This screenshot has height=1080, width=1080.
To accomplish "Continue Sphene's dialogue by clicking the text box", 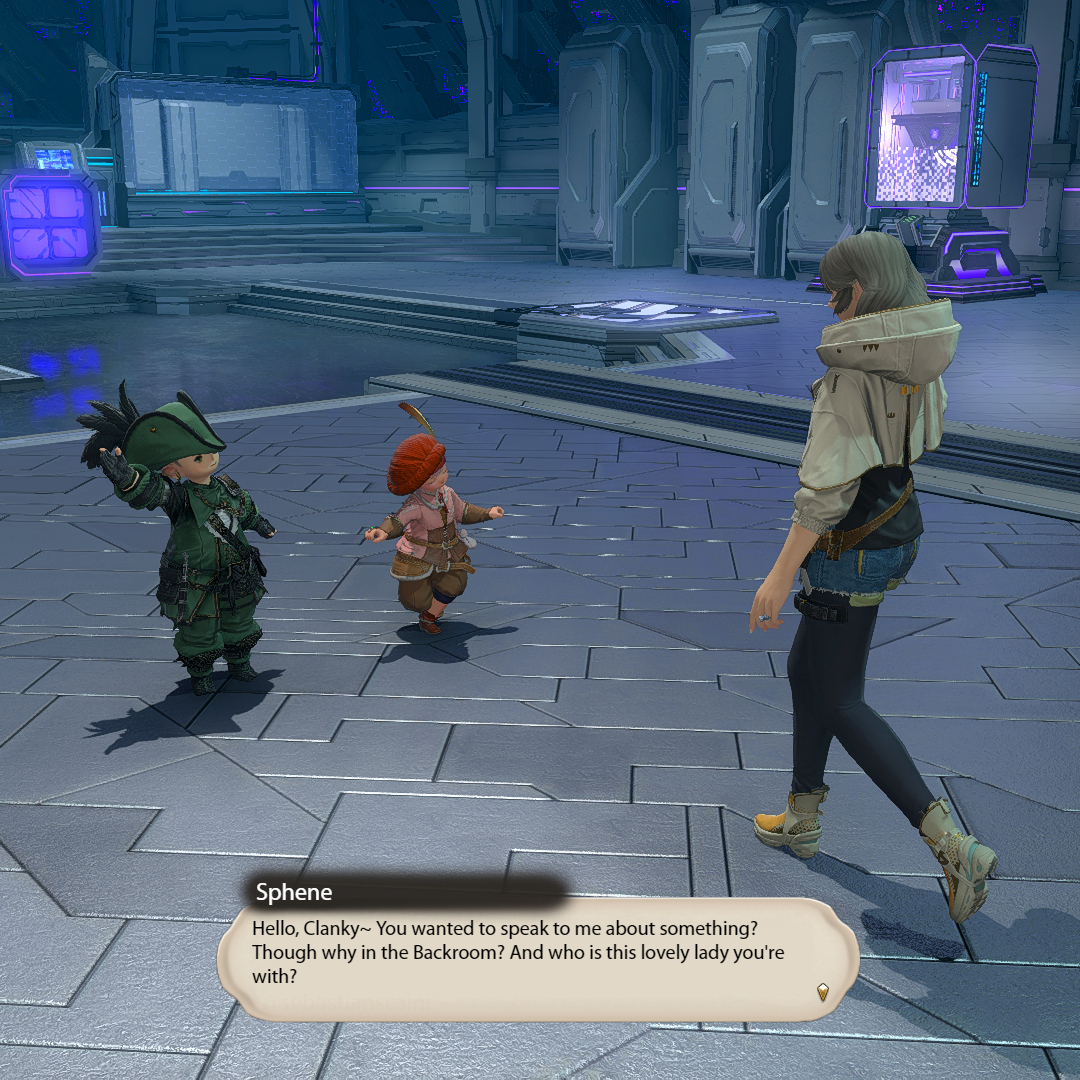I will (536, 953).
